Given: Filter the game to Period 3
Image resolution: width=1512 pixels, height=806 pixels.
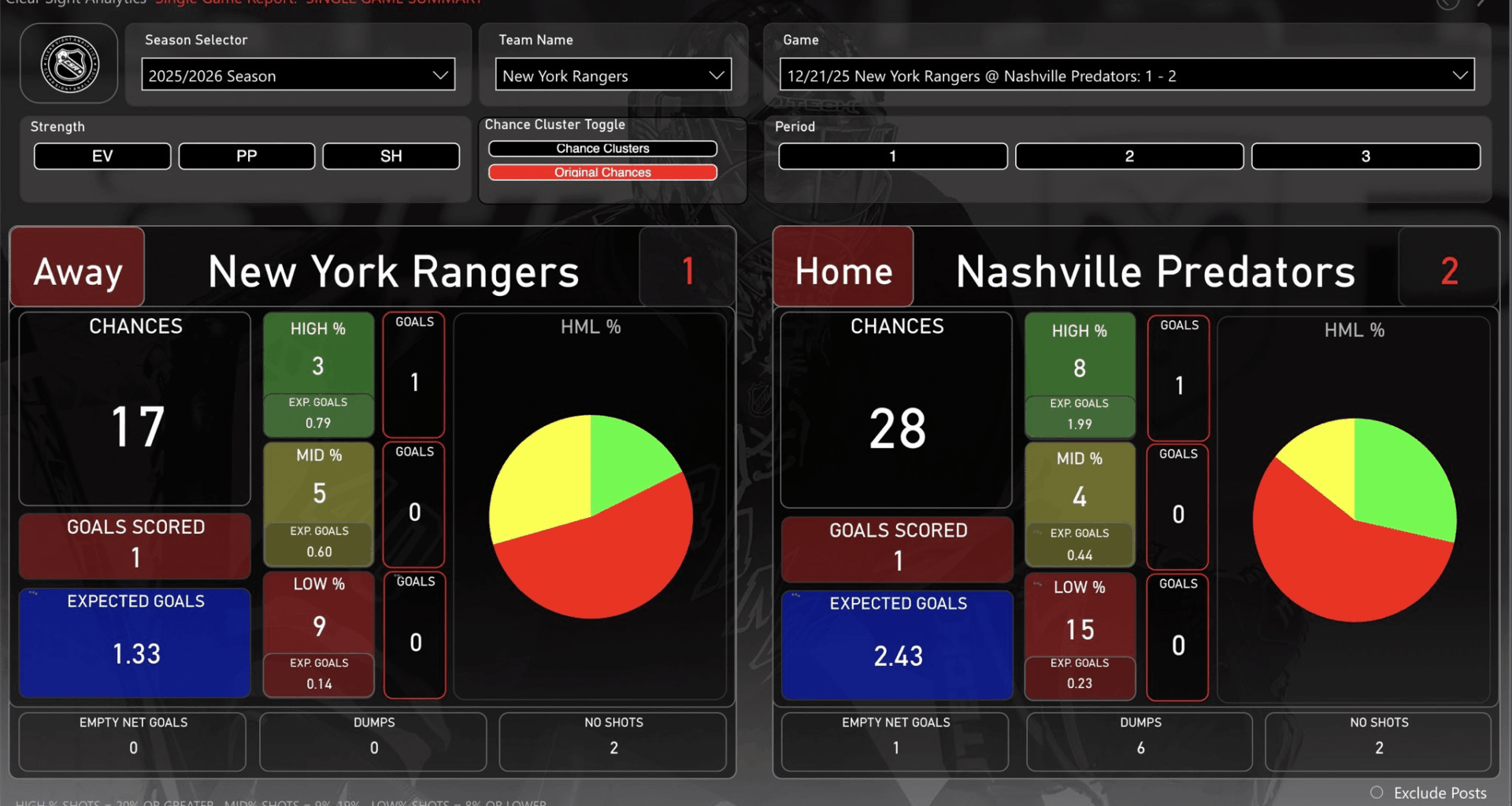Looking at the screenshot, I should 1366,156.
